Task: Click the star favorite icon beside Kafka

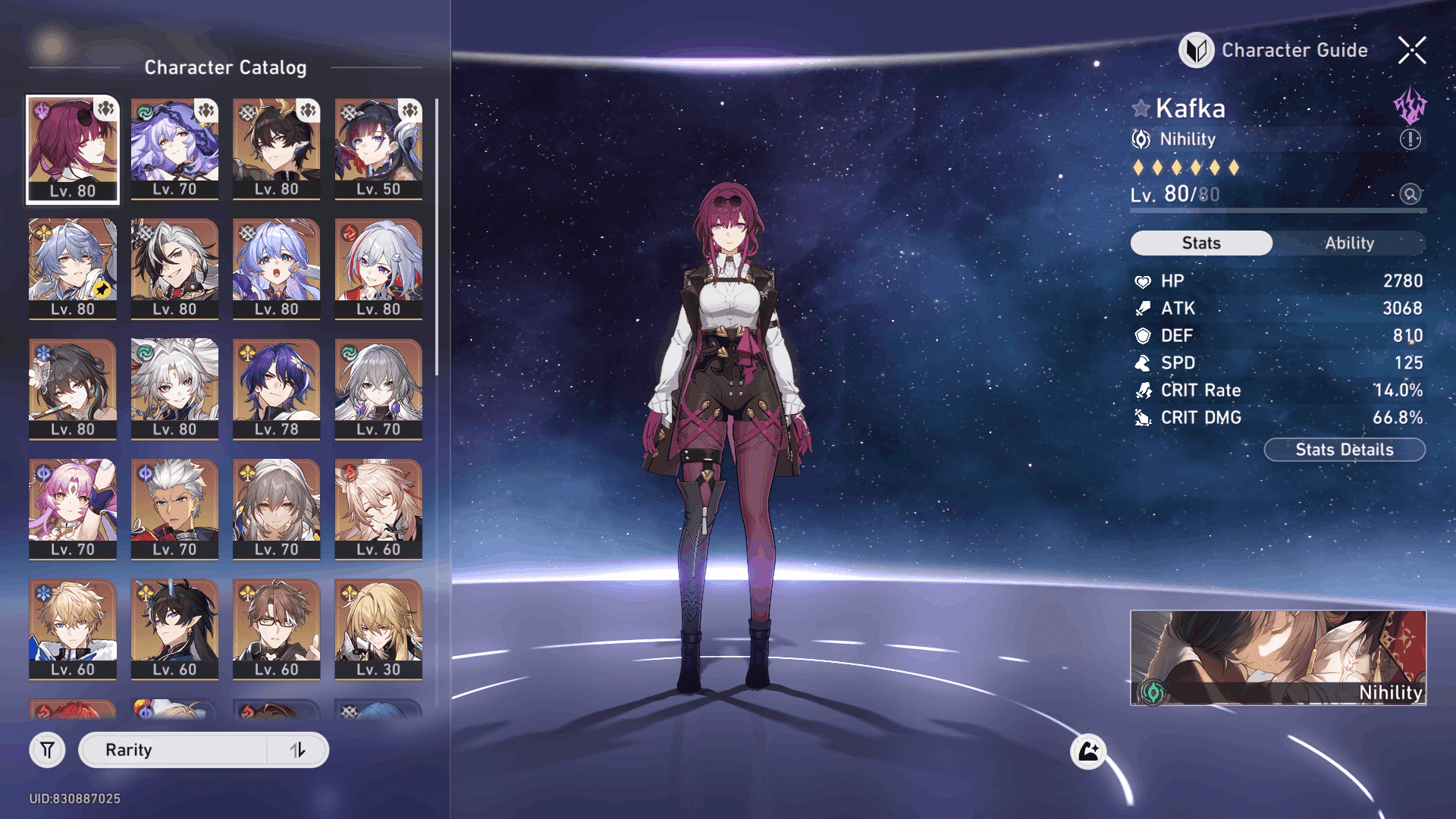Action: click(x=1141, y=108)
